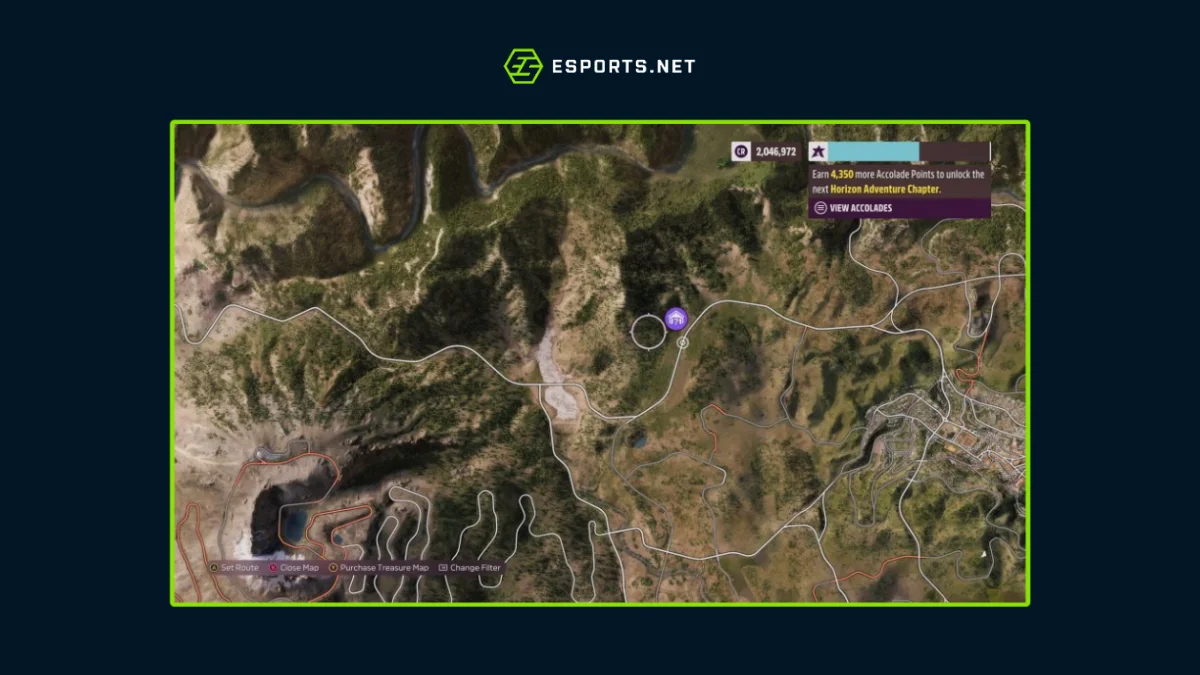Select Purchase Treasure Map
This screenshot has width=1200, height=675.
(x=378, y=568)
